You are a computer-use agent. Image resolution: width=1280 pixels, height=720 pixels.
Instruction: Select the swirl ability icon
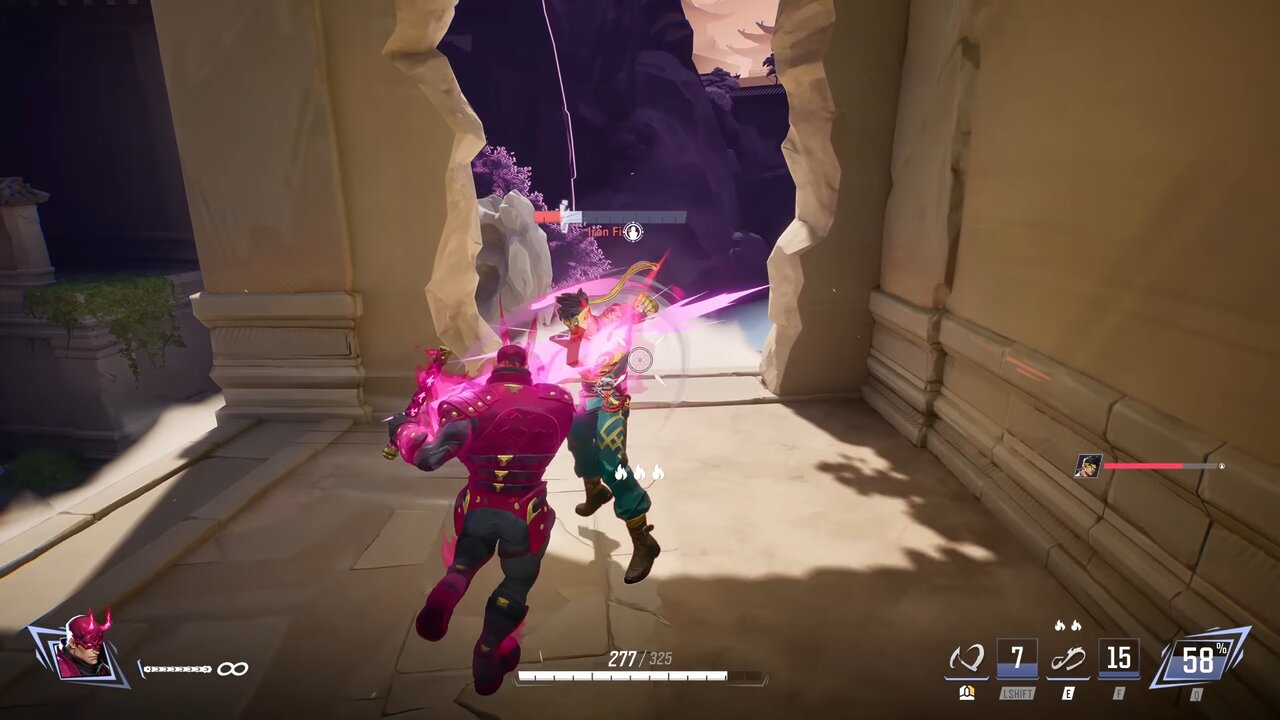coord(966,659)
